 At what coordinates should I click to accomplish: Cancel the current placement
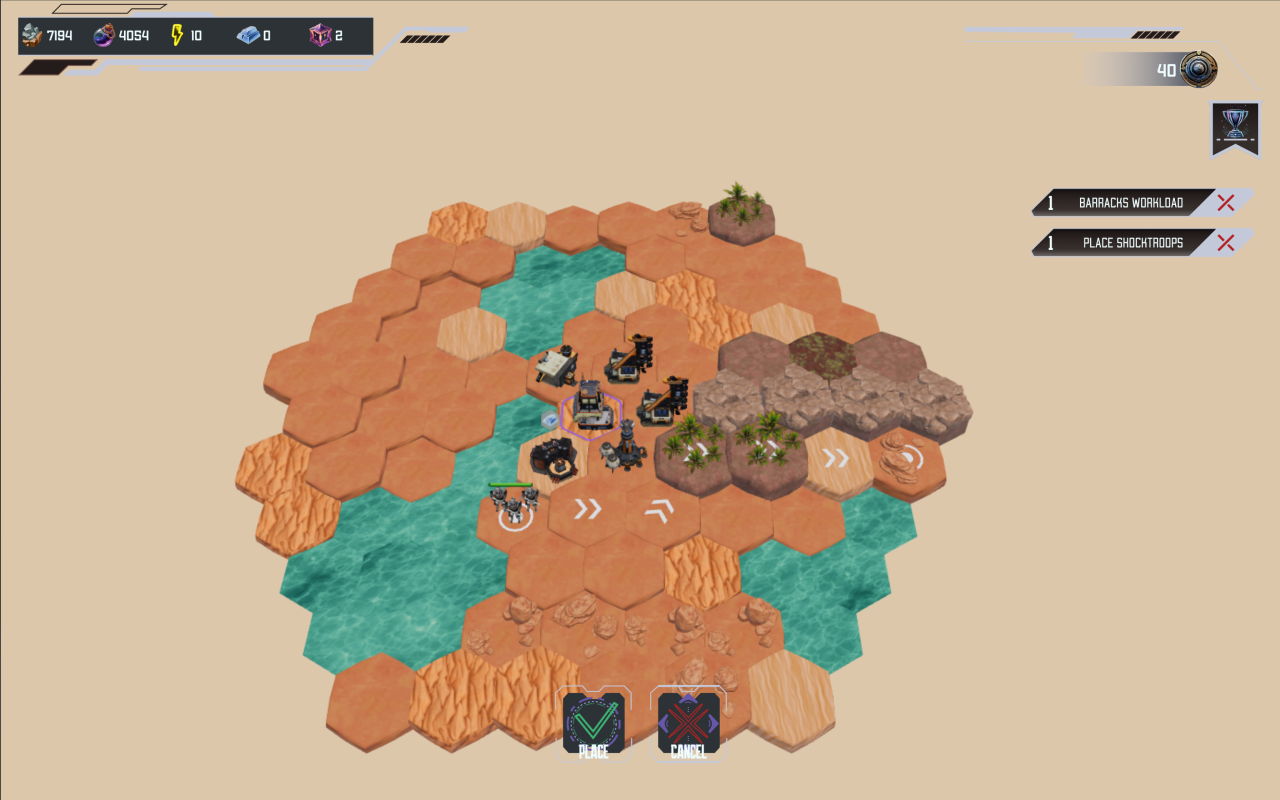[688, 724]
